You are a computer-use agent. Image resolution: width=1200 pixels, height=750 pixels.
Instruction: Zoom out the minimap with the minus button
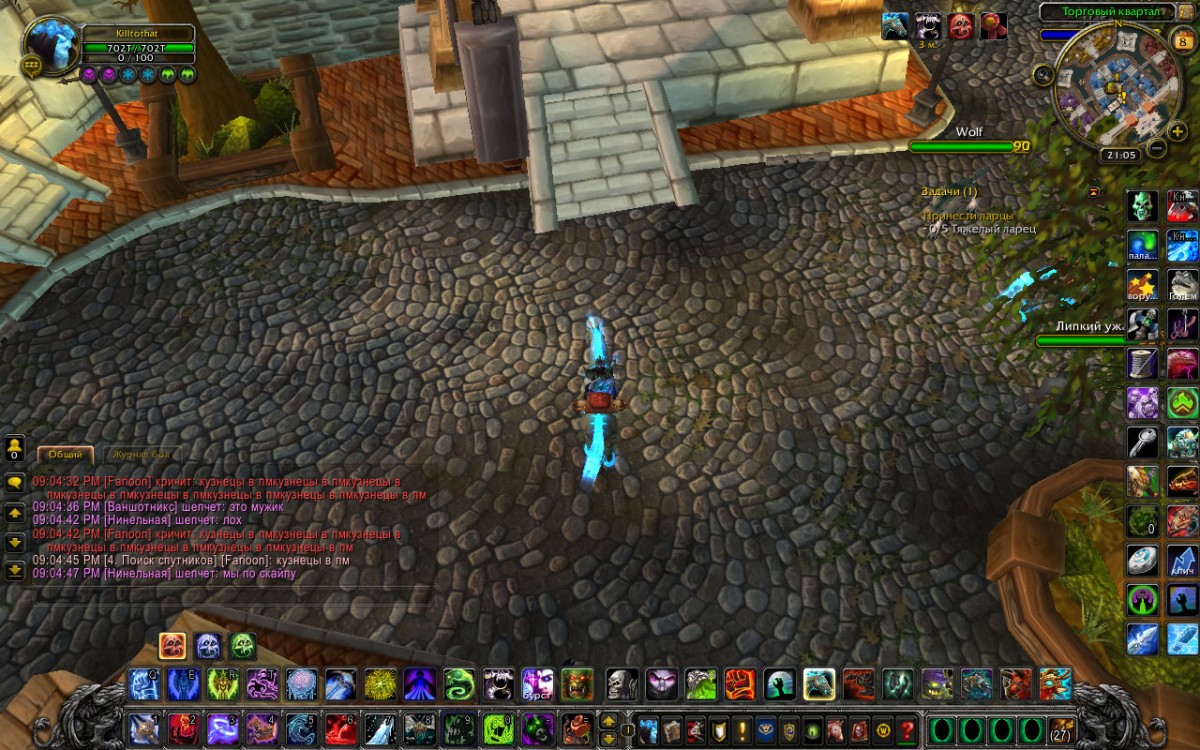(1156, 149)
